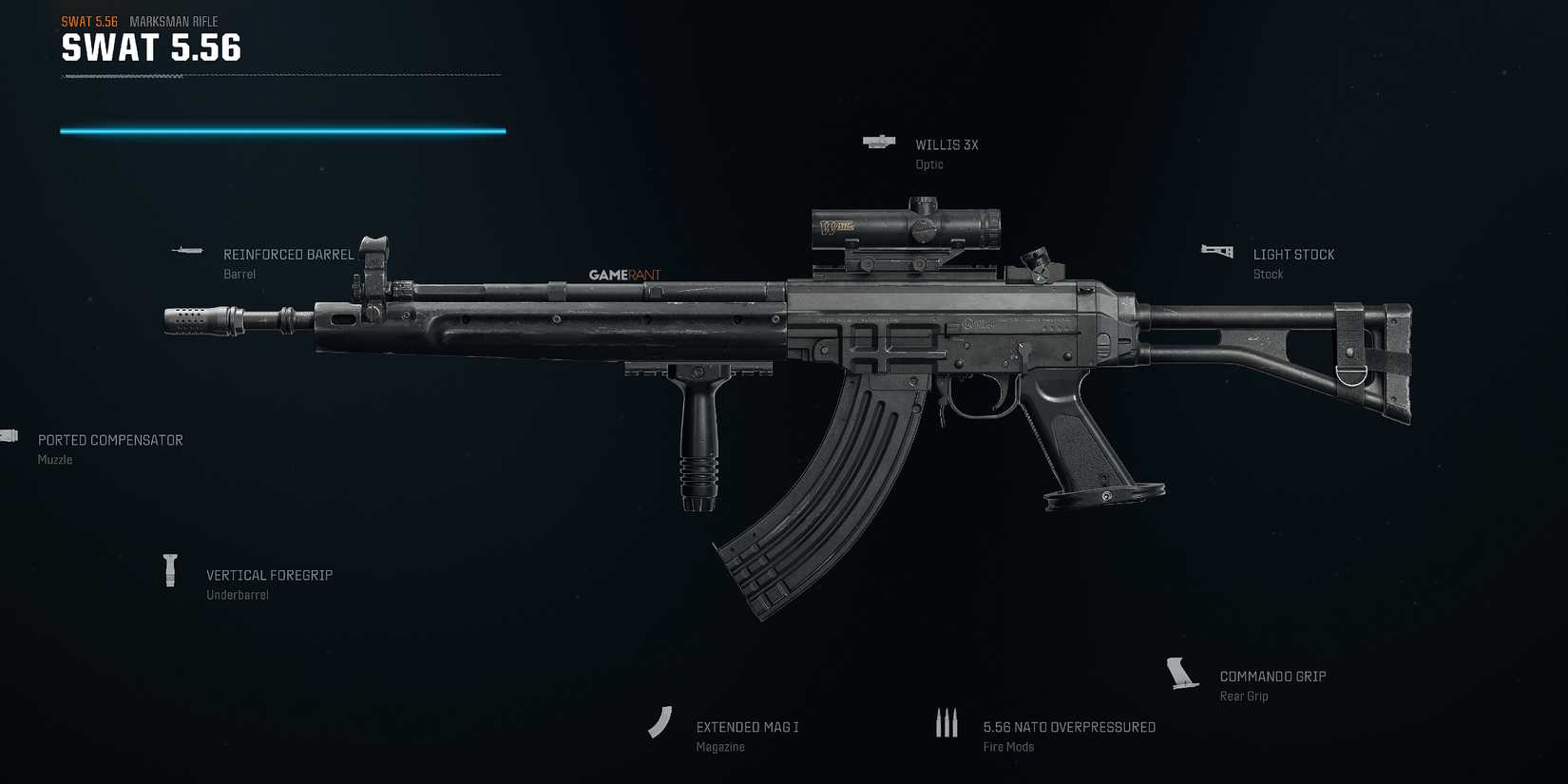Click the Light Stock attachment icon

pos(1216,250)
